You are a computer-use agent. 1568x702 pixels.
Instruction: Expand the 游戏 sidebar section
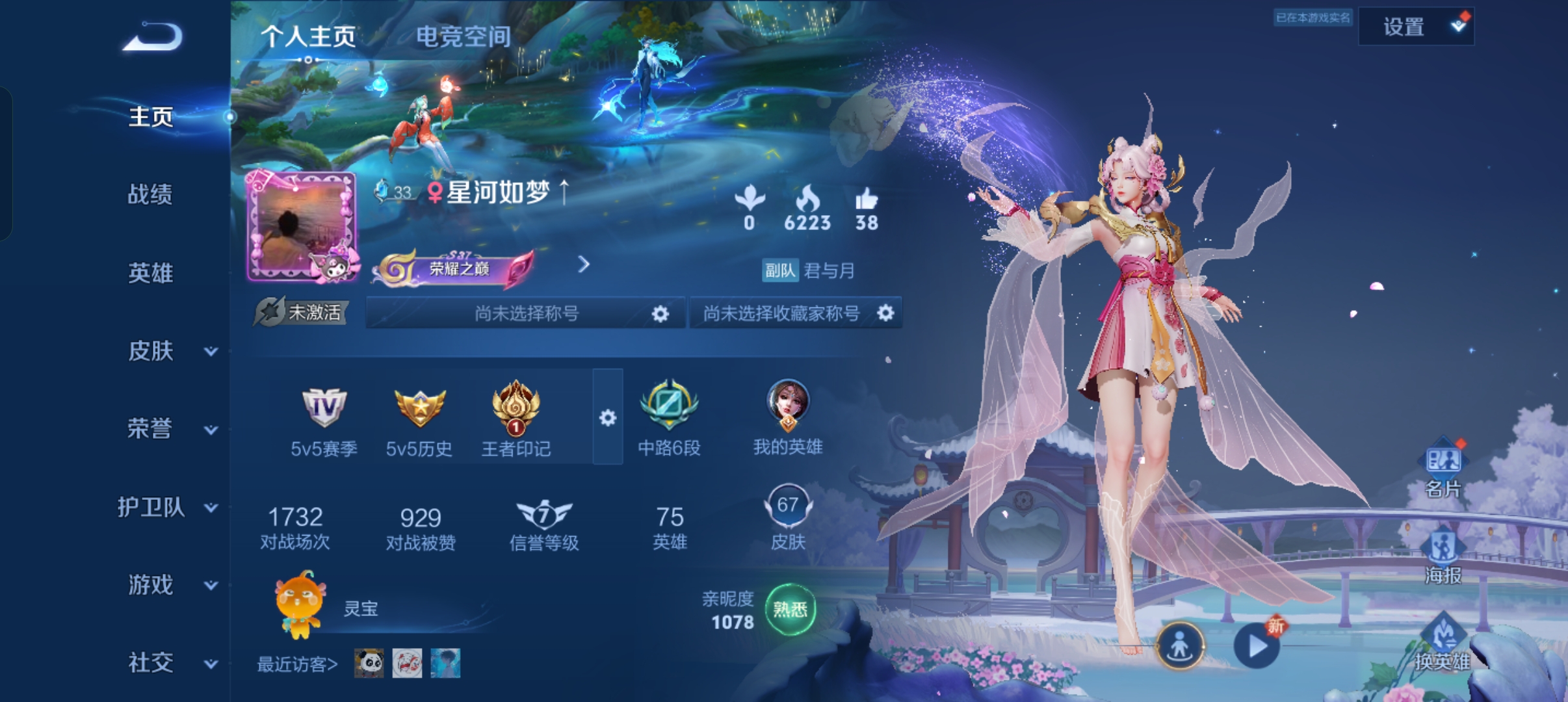pos(170,585)
